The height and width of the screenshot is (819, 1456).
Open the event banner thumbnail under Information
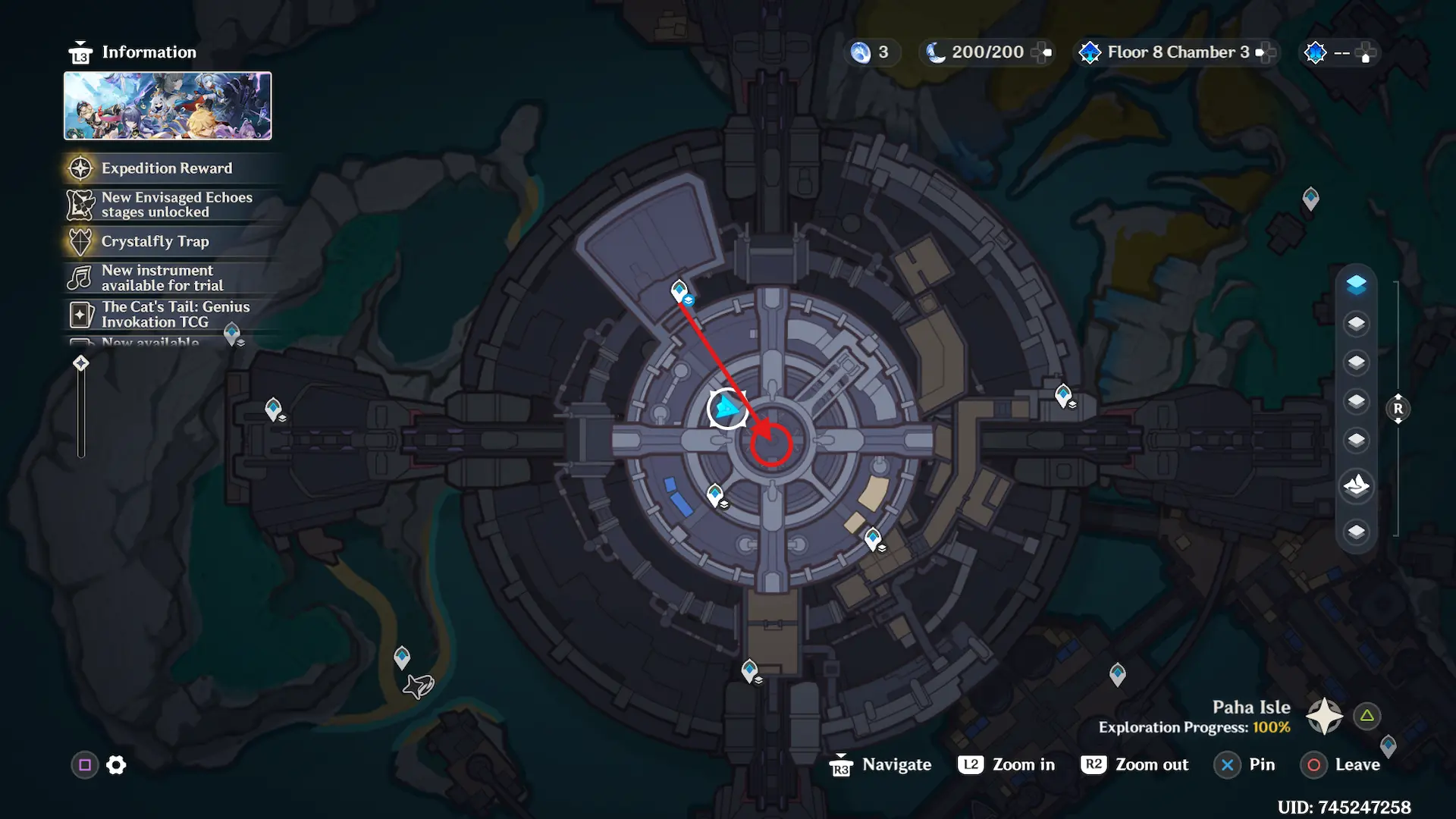coord(168,106)
